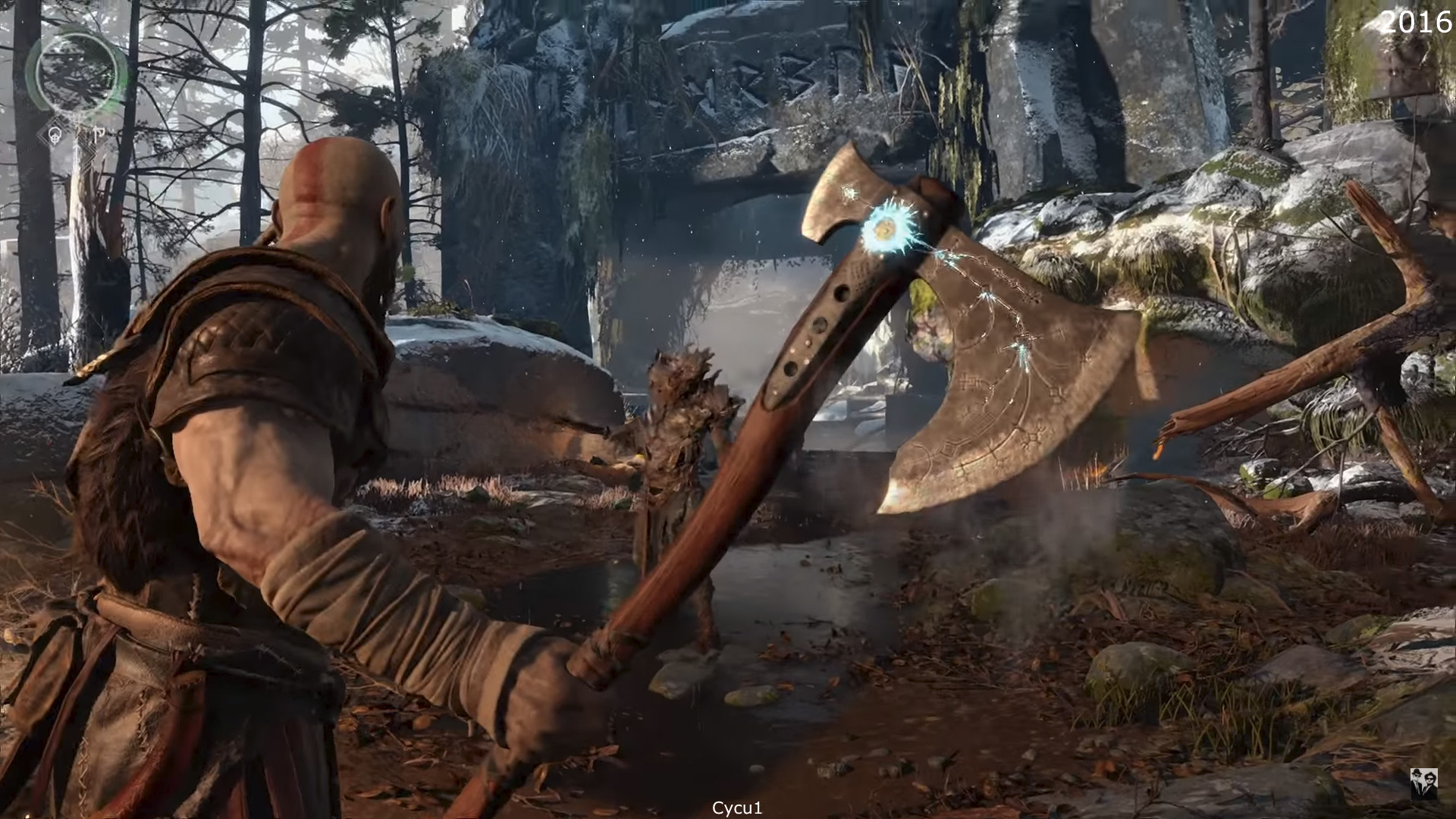Toggle the left chevron marker below the compass
This screenshot has width=1456, height=819.
44,140
